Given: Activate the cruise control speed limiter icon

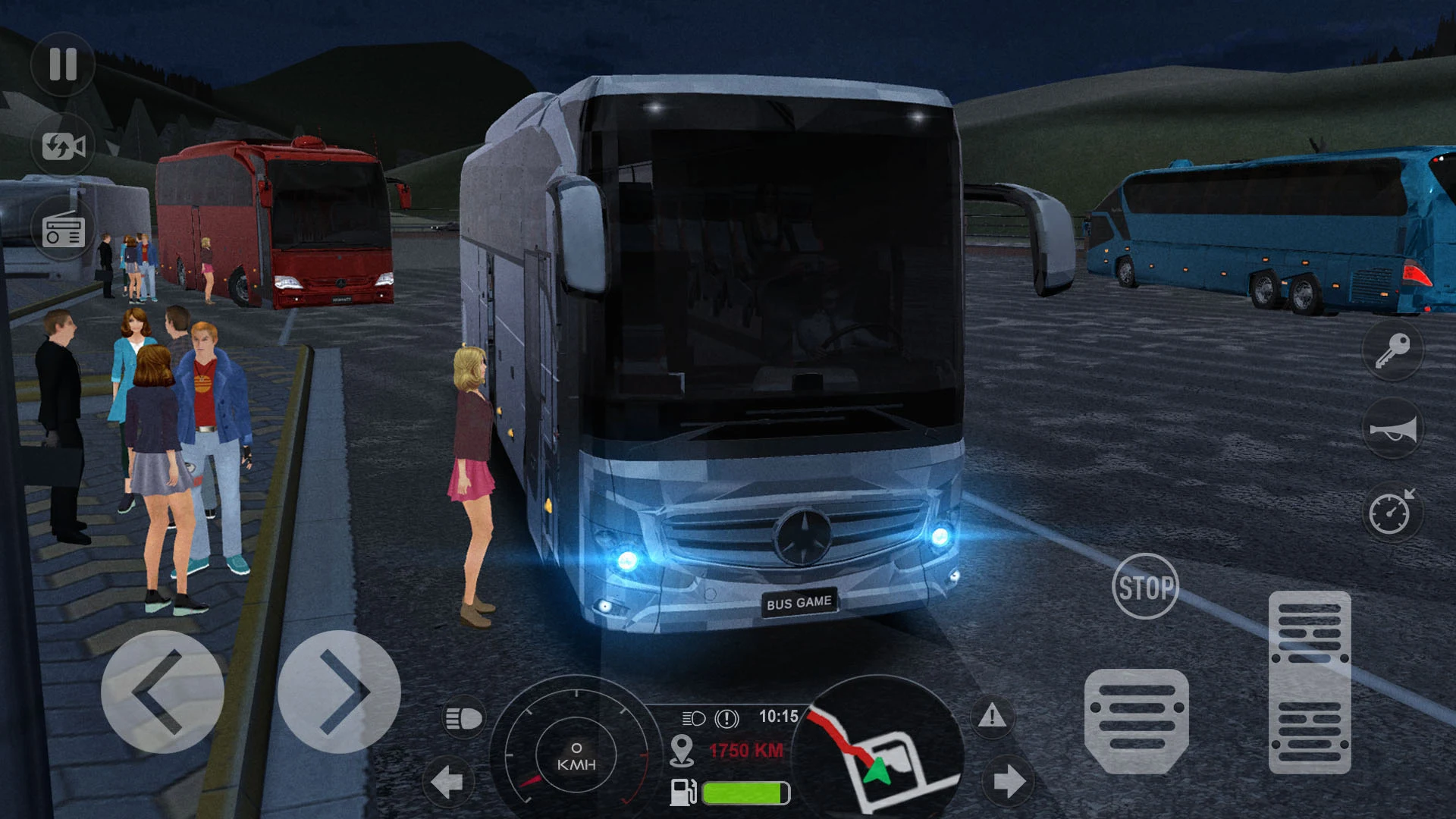Looking at the screenshot, I should [1392, 513].
